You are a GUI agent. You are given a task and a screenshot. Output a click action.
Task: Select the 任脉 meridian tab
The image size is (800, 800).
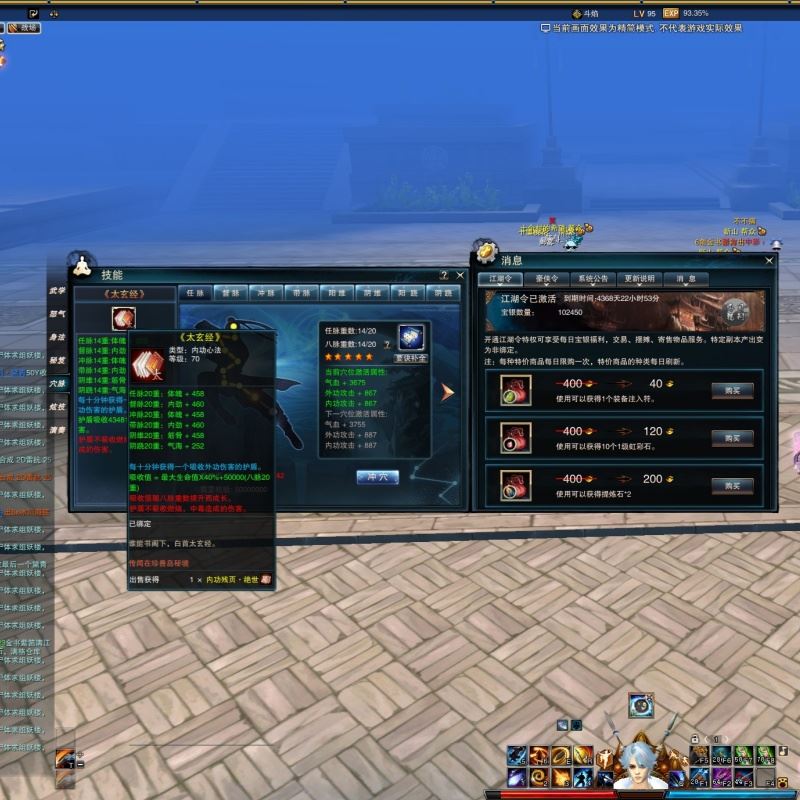[x=194, y=294]
